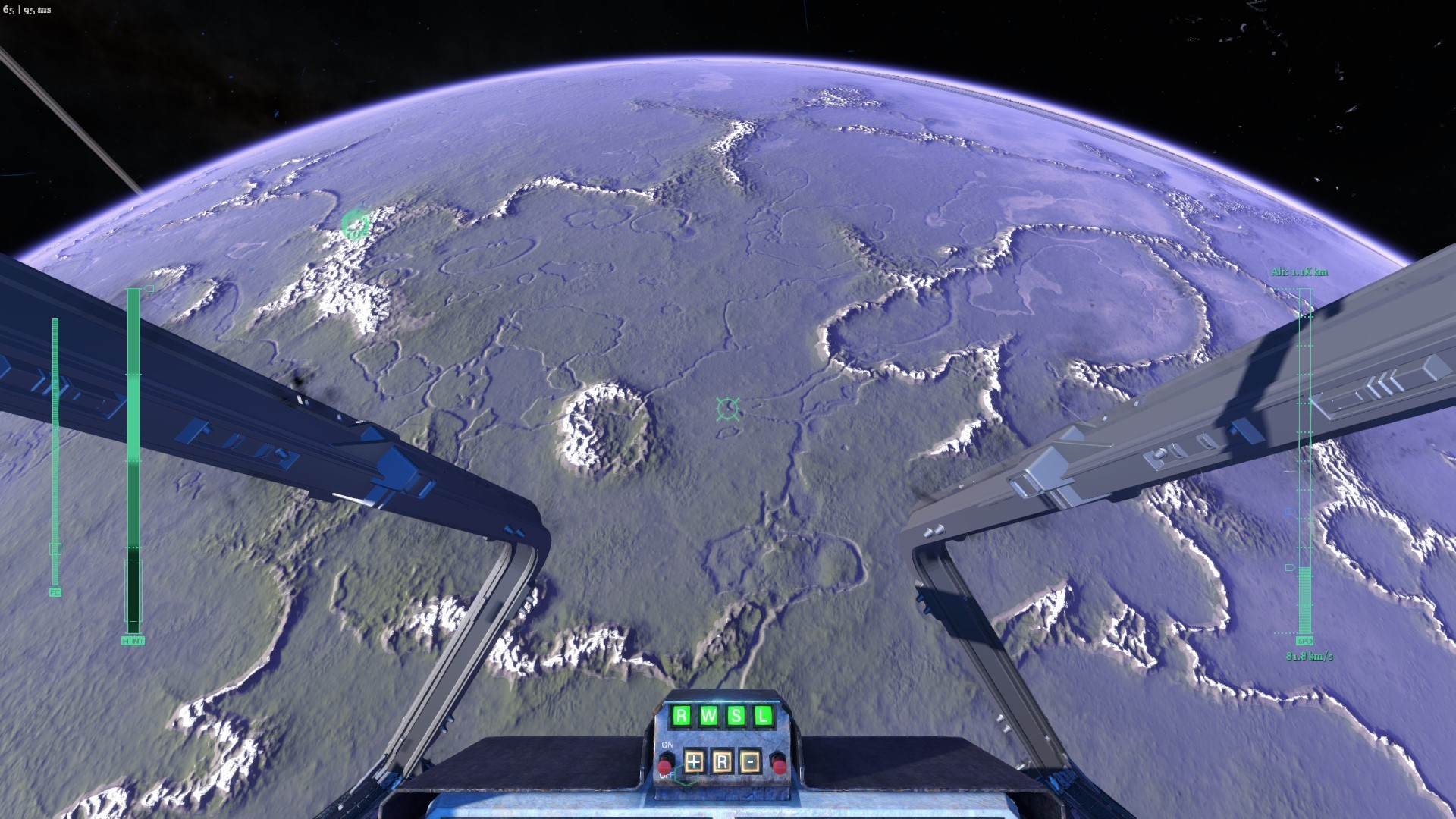Click the orange-framed R button
Screen dimensions: 1456x819
pos(722,761)
